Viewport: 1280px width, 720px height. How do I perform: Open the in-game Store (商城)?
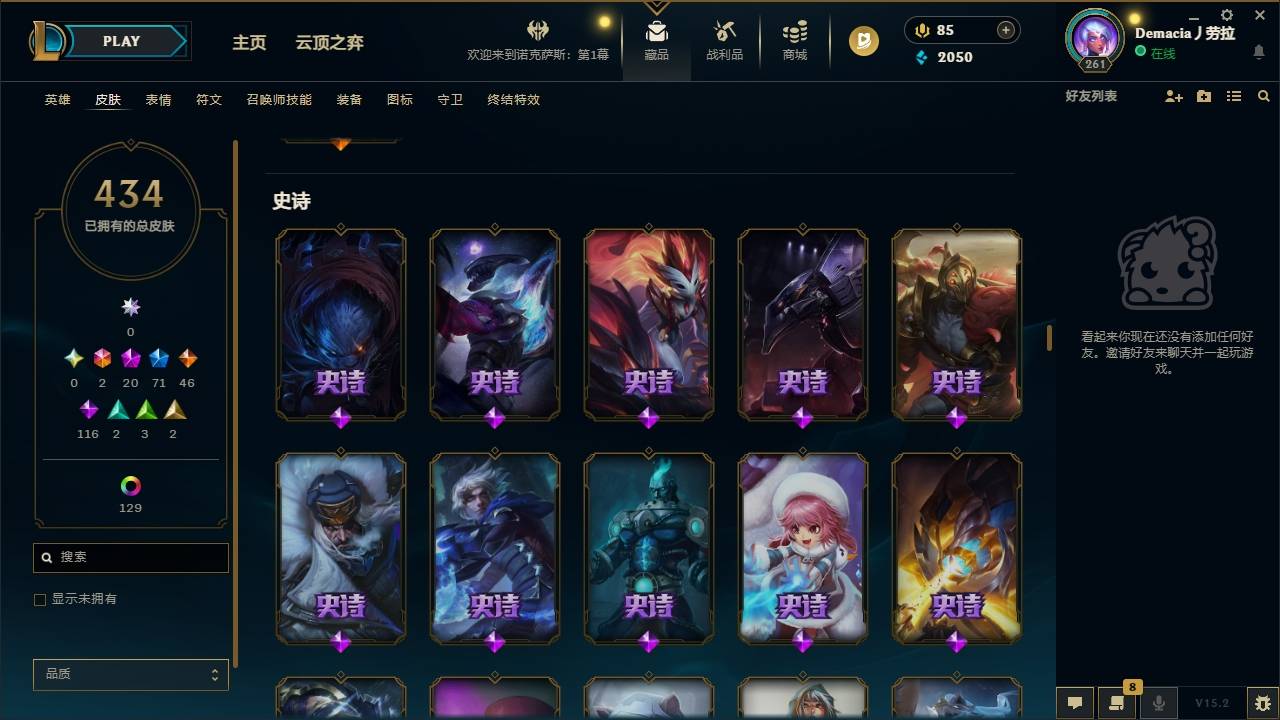[794, 41]
